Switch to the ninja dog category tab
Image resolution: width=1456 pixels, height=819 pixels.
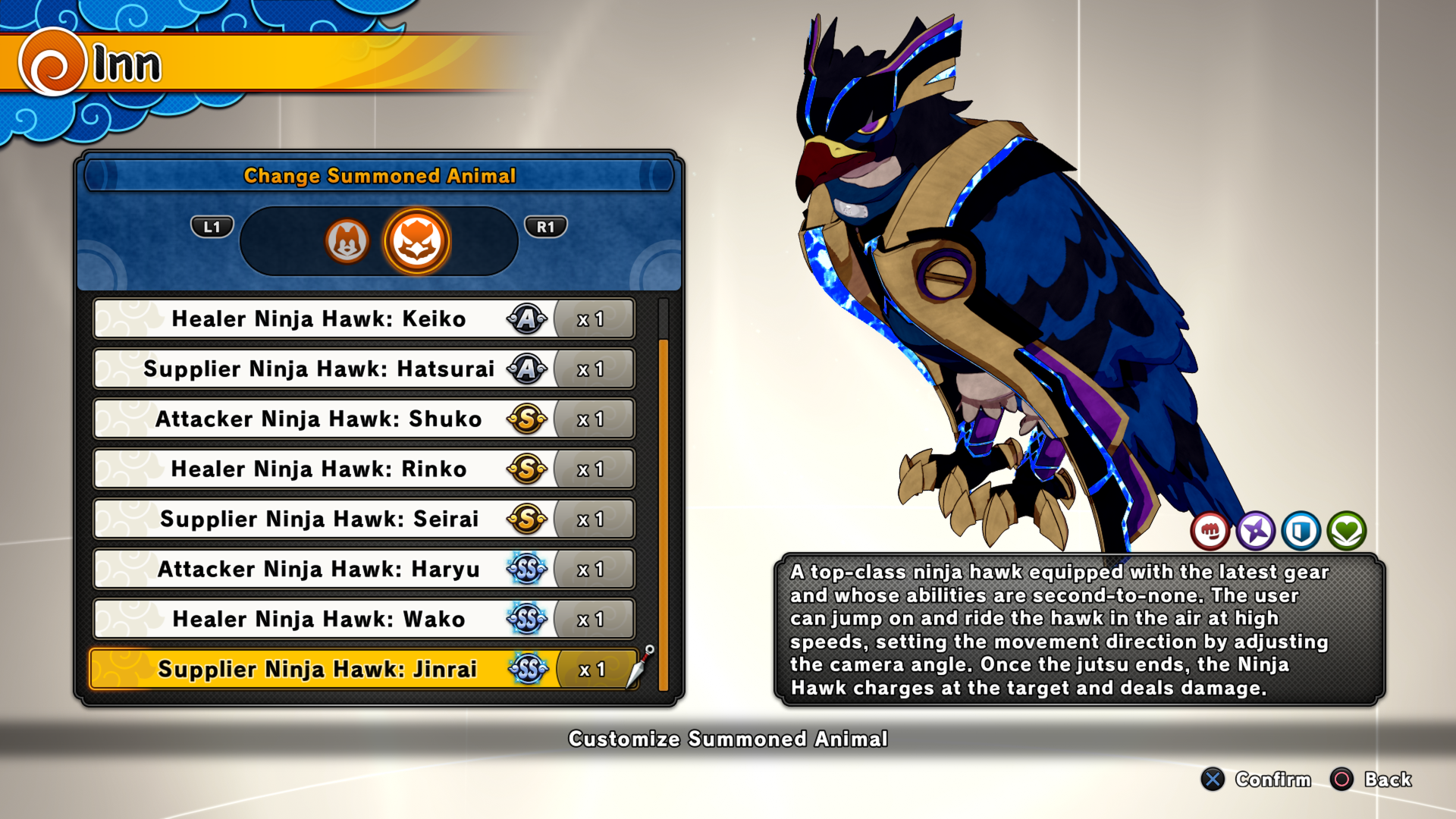[347, 241]
